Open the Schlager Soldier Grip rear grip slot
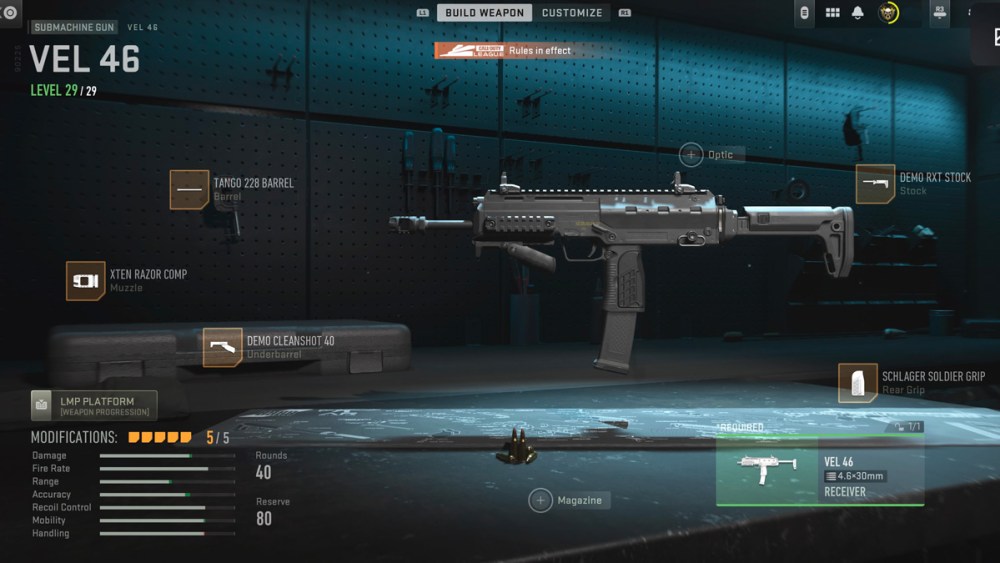Screen dimensions: 1000x563 [857, 383]
